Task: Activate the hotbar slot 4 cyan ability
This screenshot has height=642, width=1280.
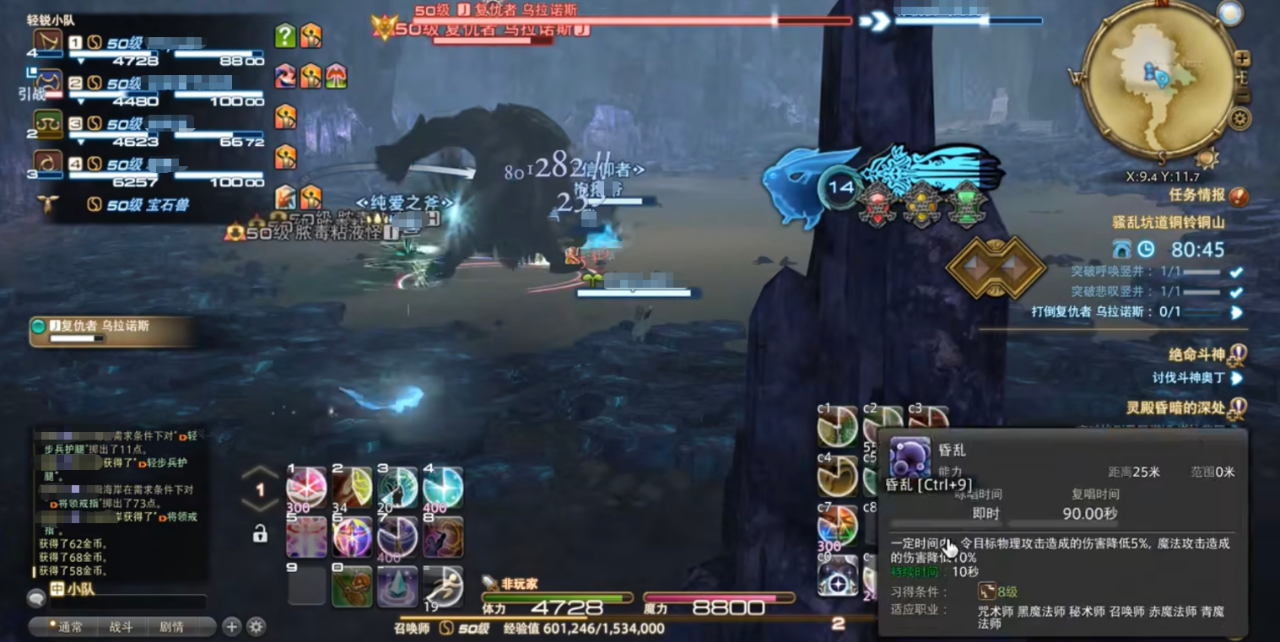Action: pos(442,487)
